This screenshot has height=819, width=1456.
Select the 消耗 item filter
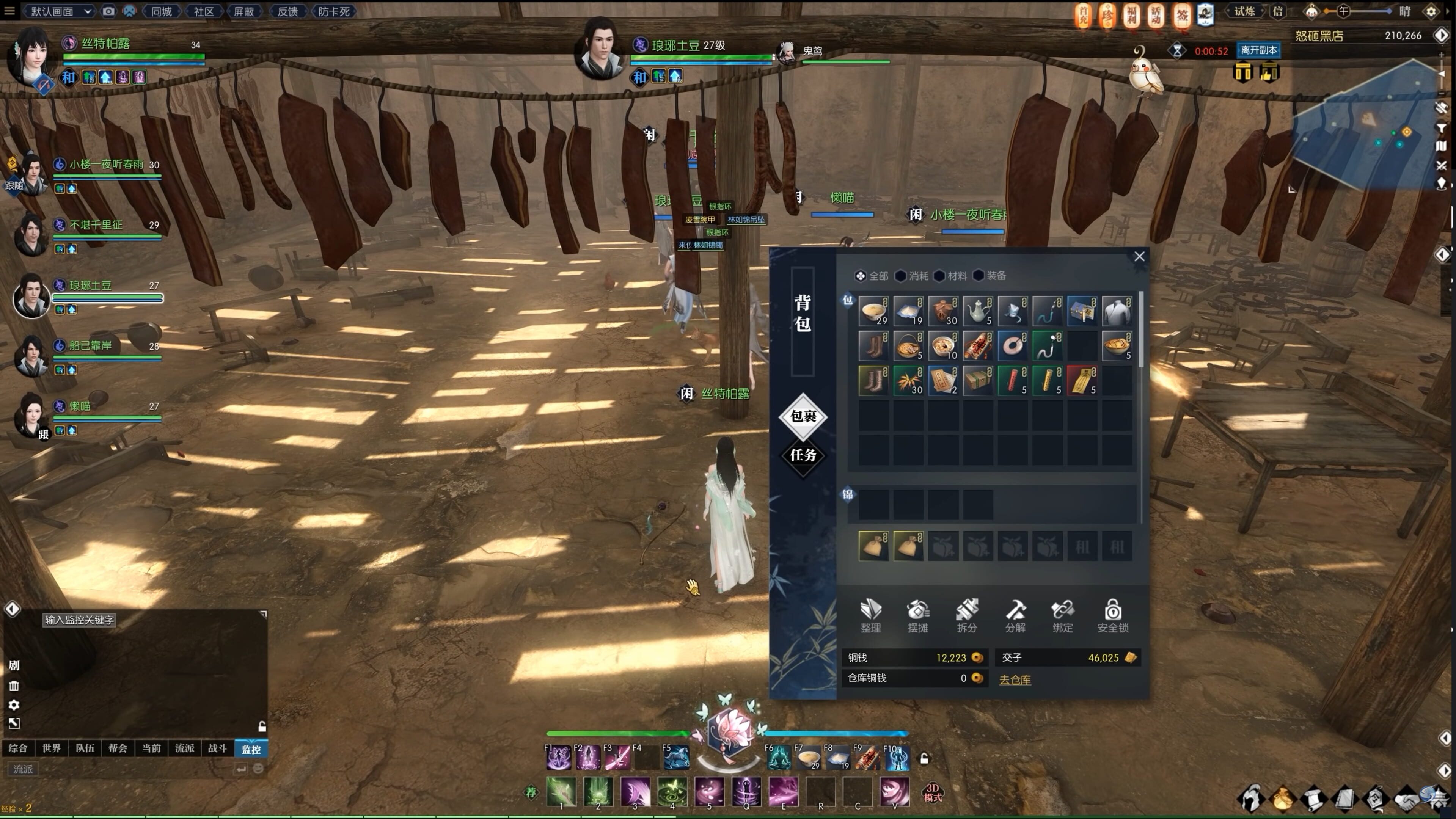912,276
